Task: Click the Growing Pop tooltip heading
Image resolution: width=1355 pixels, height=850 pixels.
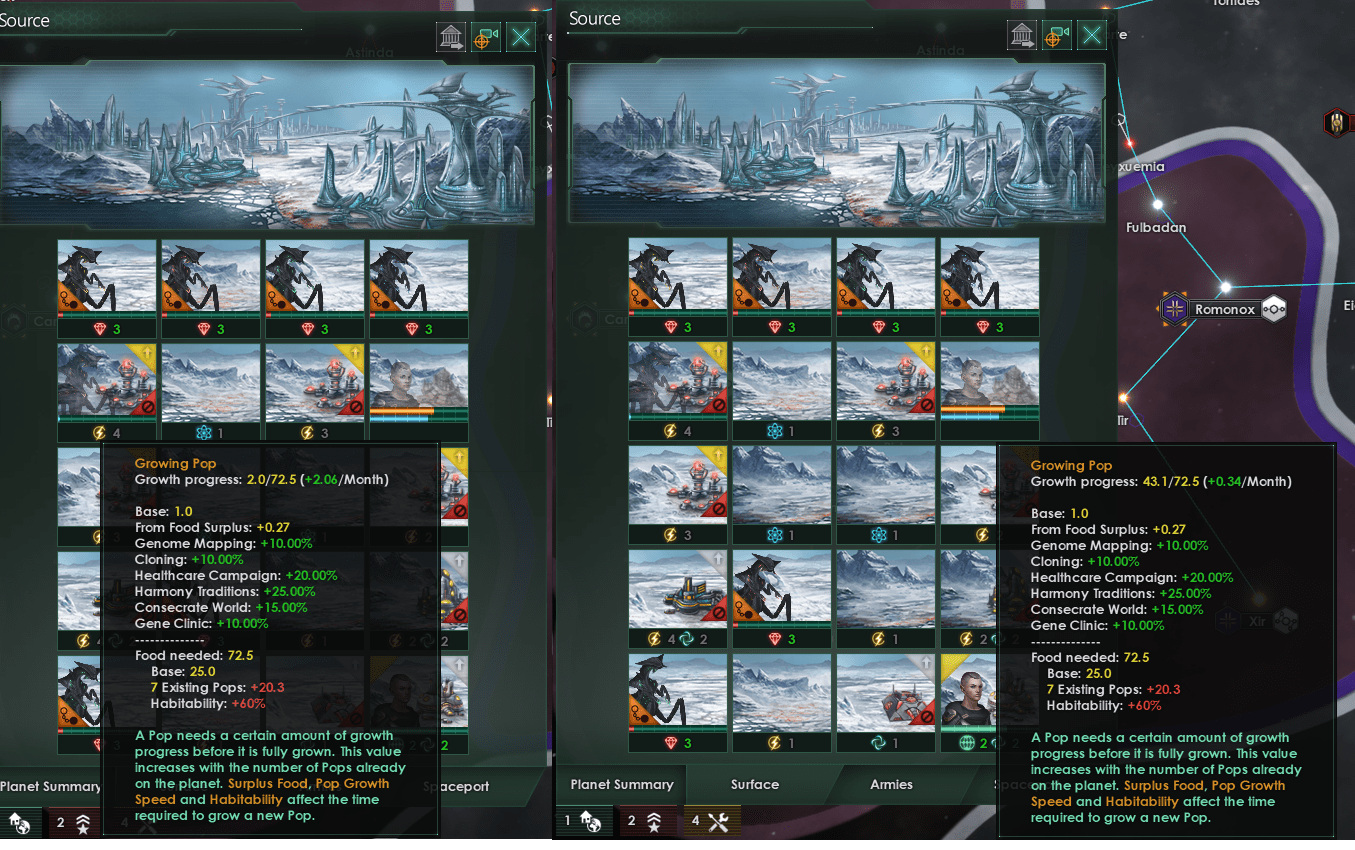Action: (x=1071, y=465)
